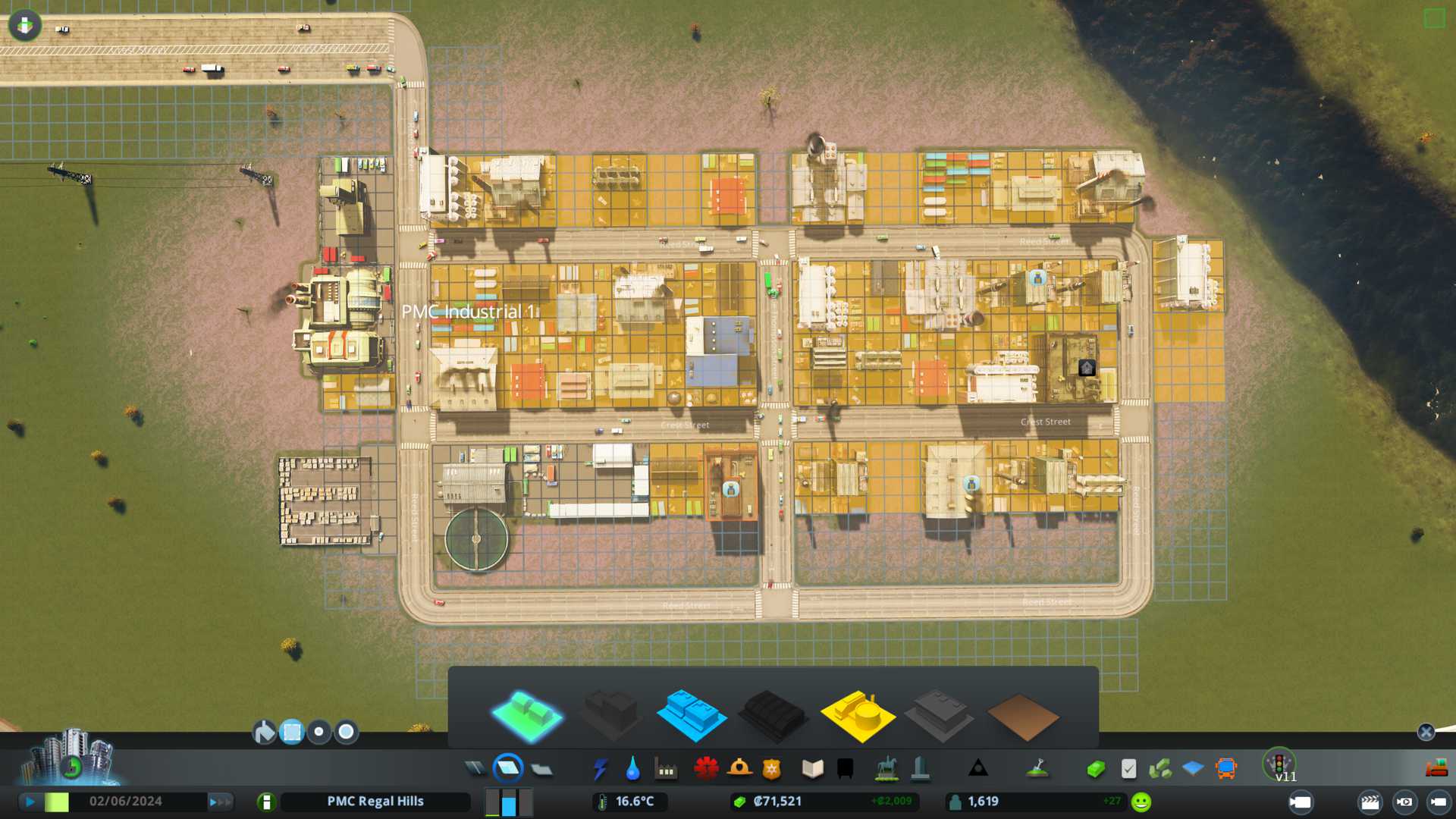Click the play/pause simulation button
Image resolution: width=1456 pixels, height=819 pixels.
30,802
